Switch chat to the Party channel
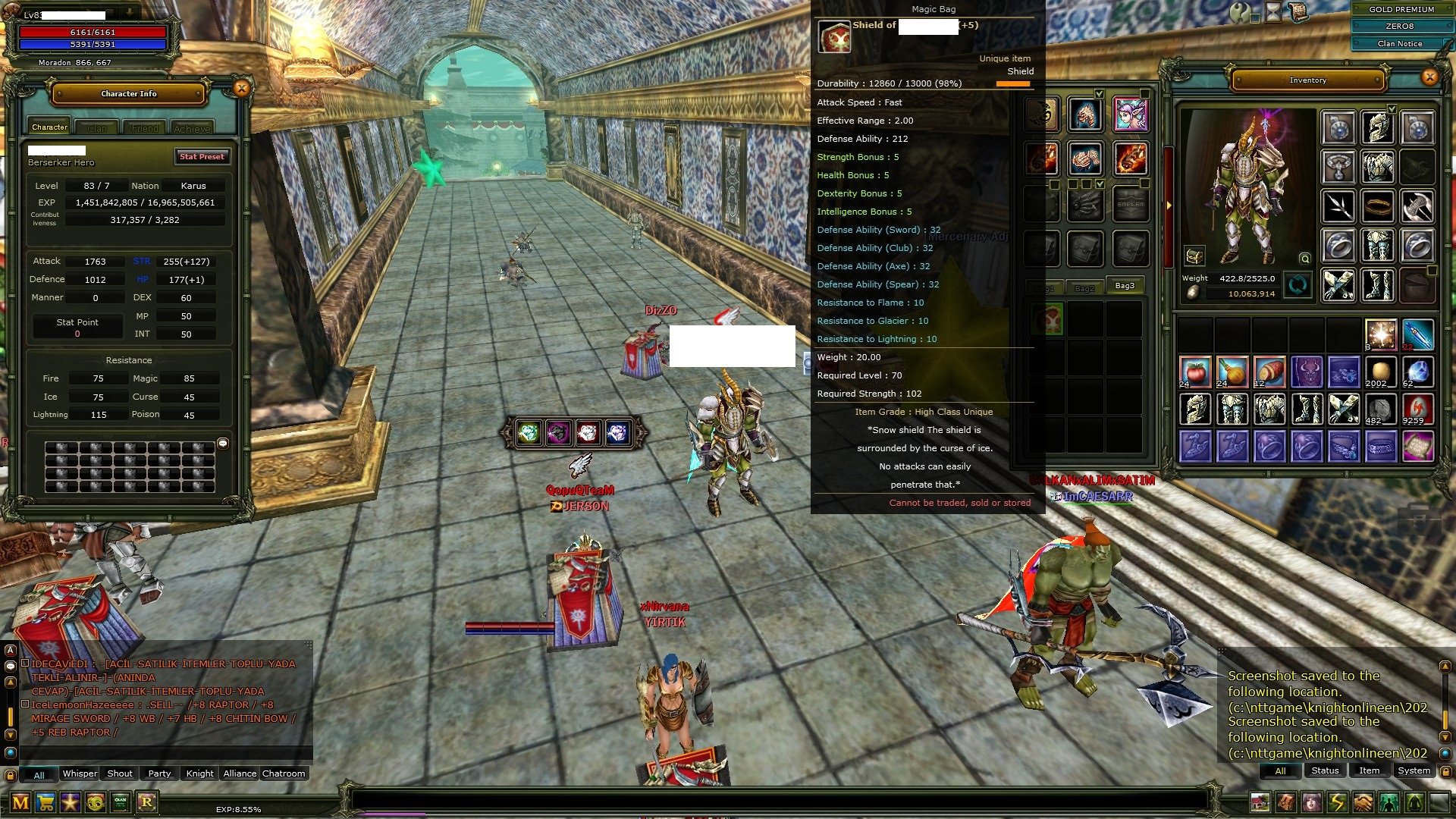1456x819 pixels. (159, 773)
